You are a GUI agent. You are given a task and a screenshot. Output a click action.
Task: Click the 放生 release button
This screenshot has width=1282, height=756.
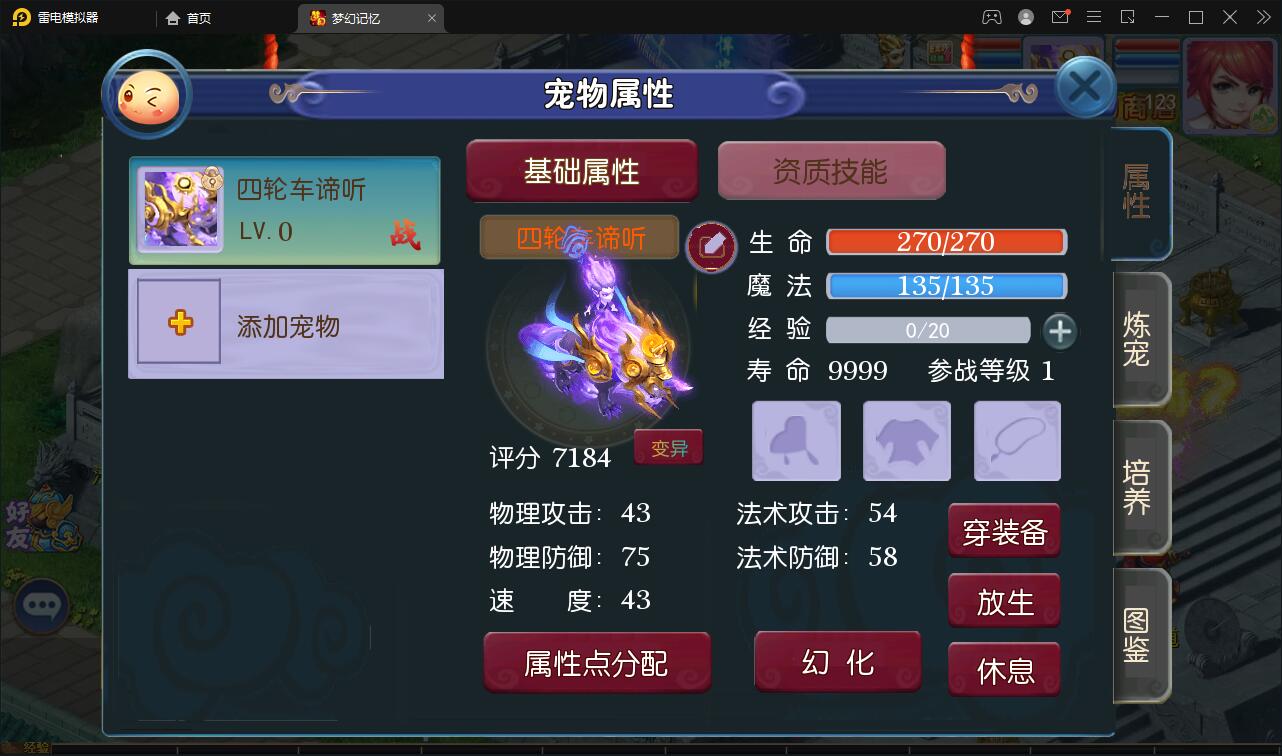pyautogui.click(x=1004, y=600)
